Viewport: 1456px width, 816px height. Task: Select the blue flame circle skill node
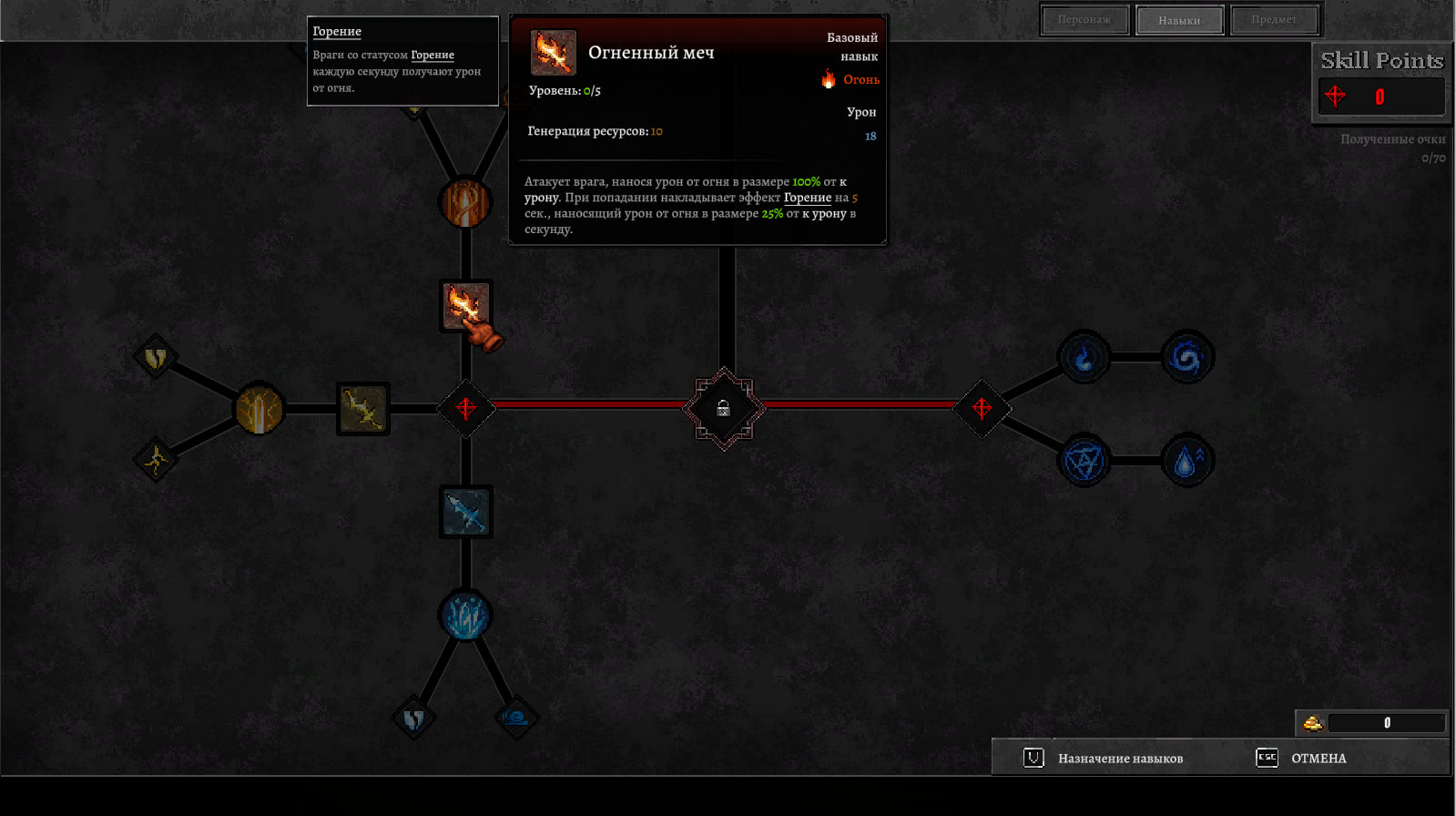coord(1084,357)
